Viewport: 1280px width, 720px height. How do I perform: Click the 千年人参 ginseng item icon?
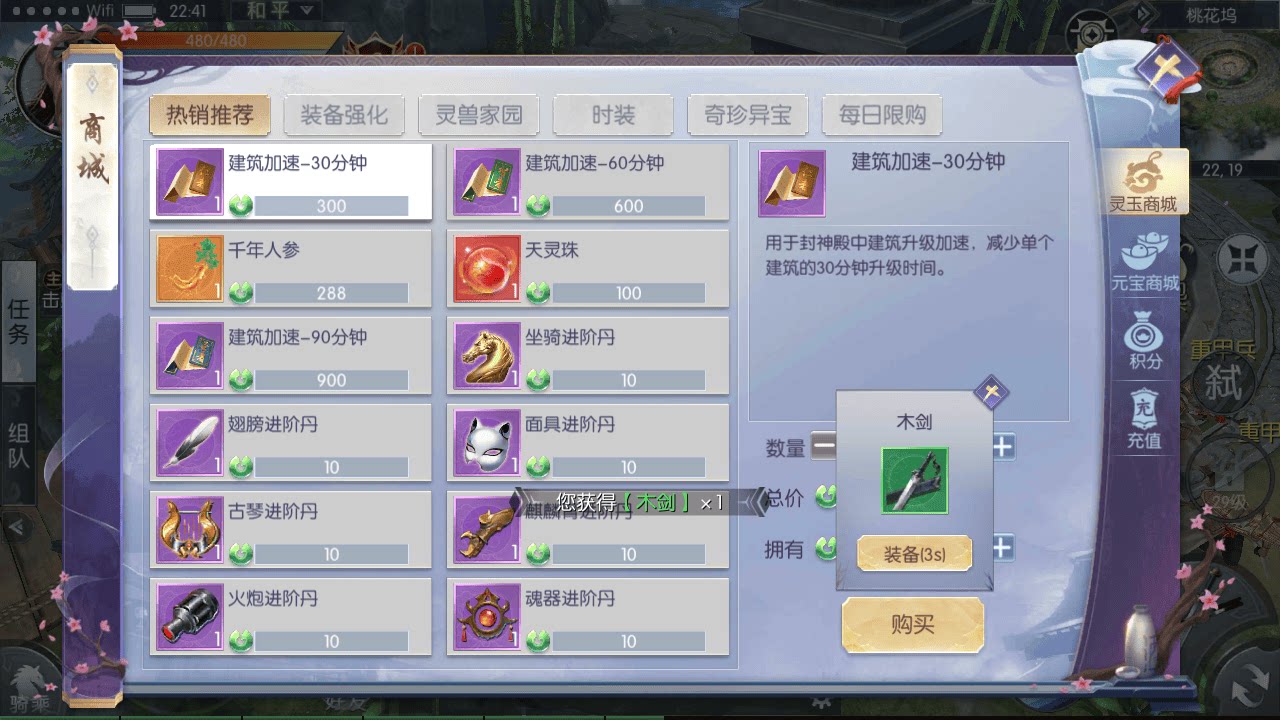pos(189,267)
